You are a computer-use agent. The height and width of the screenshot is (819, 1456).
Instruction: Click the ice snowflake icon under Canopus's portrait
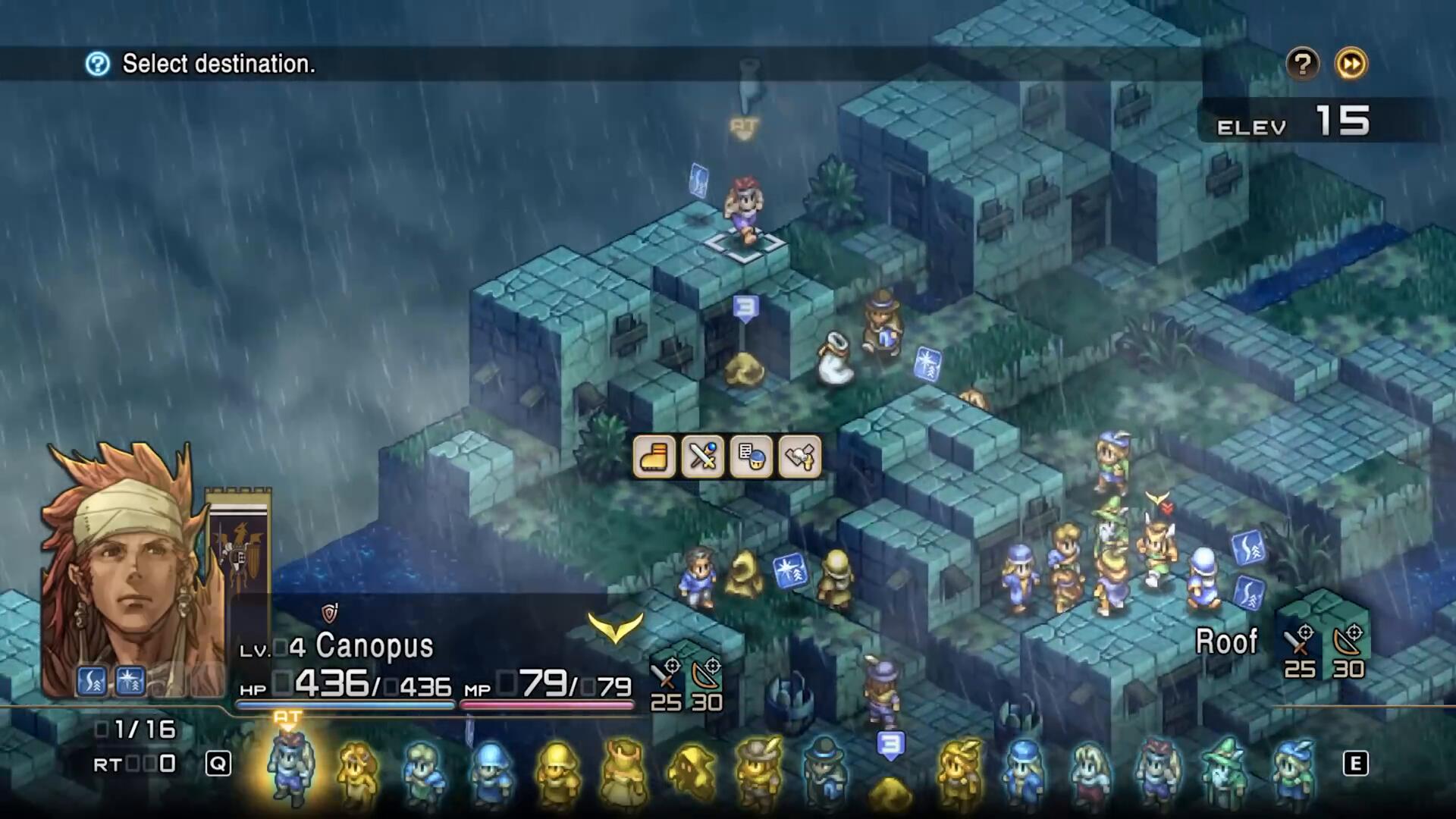(x=130, y=682)
